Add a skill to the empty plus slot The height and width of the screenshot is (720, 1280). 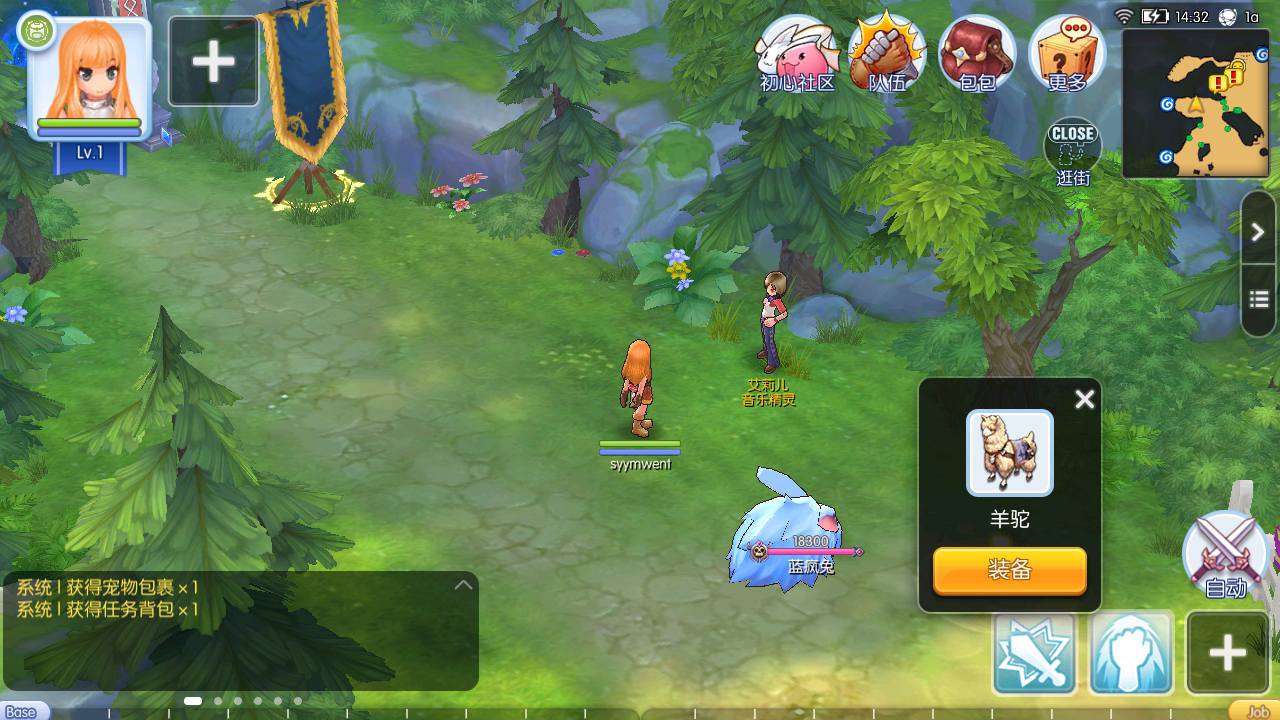pyautogui.click(x=1227, y=654)
